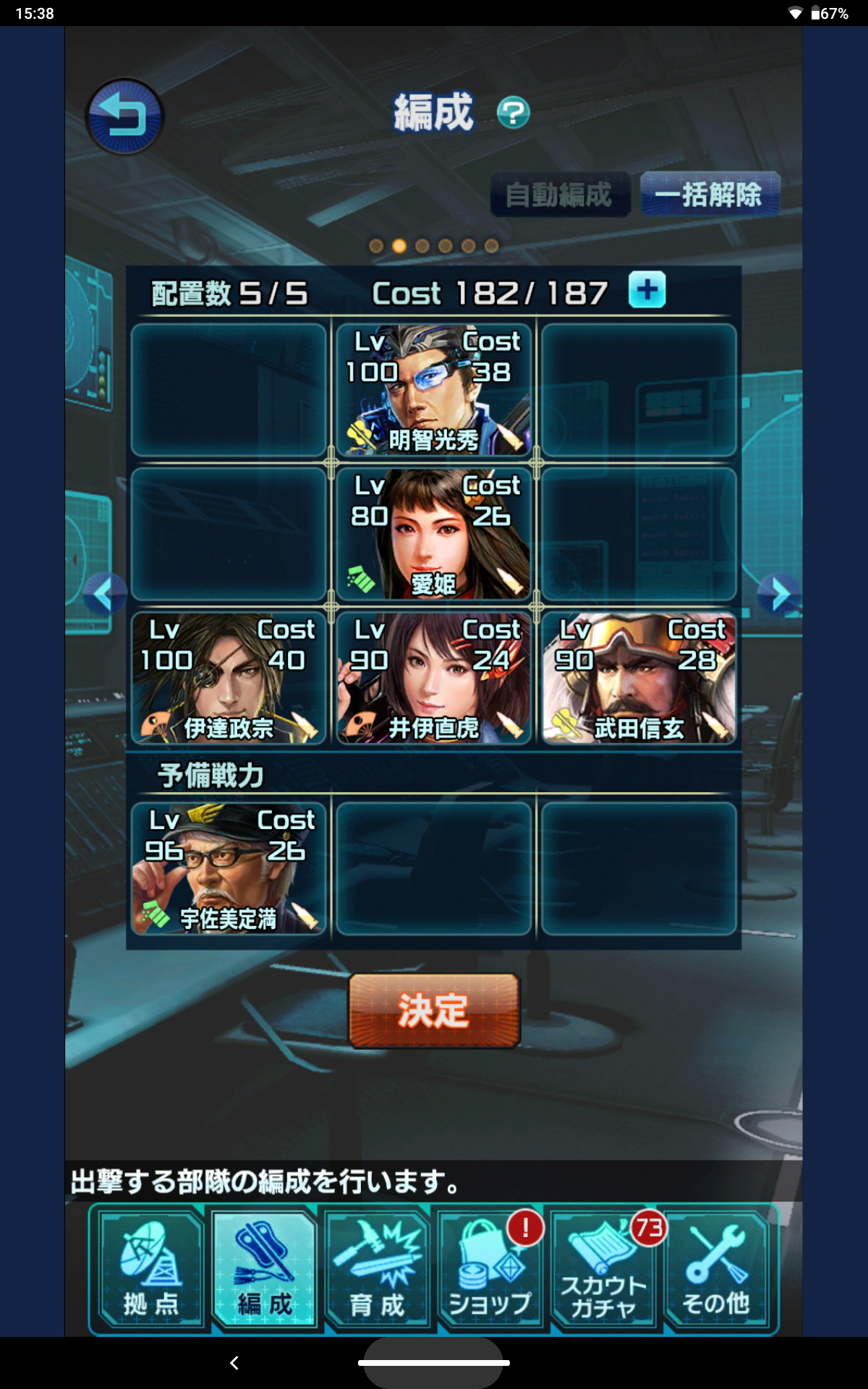Screen dimensions: 868x1389
Task: Select the 愛姫 unit card
Action: coord(433,534)
